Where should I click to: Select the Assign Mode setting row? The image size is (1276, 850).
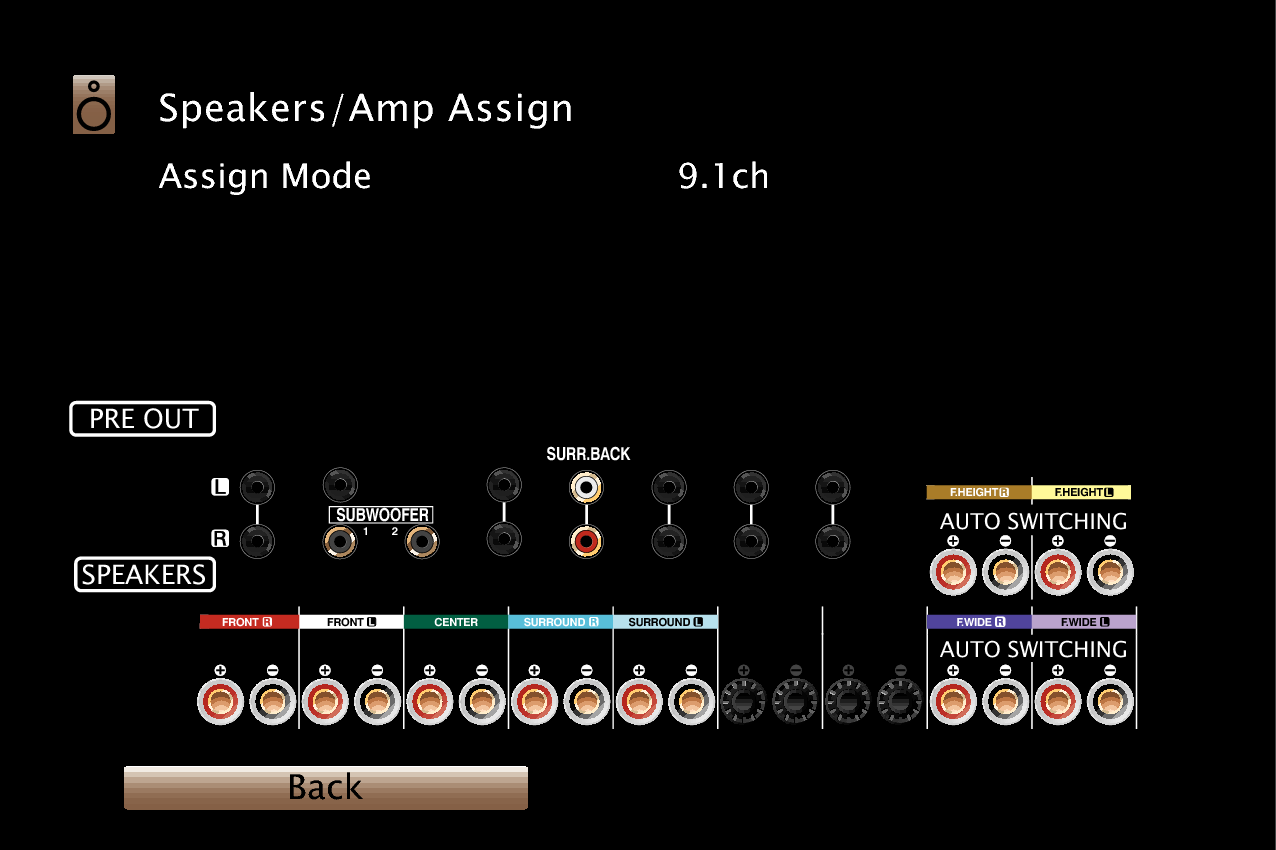tap(266, 177)
